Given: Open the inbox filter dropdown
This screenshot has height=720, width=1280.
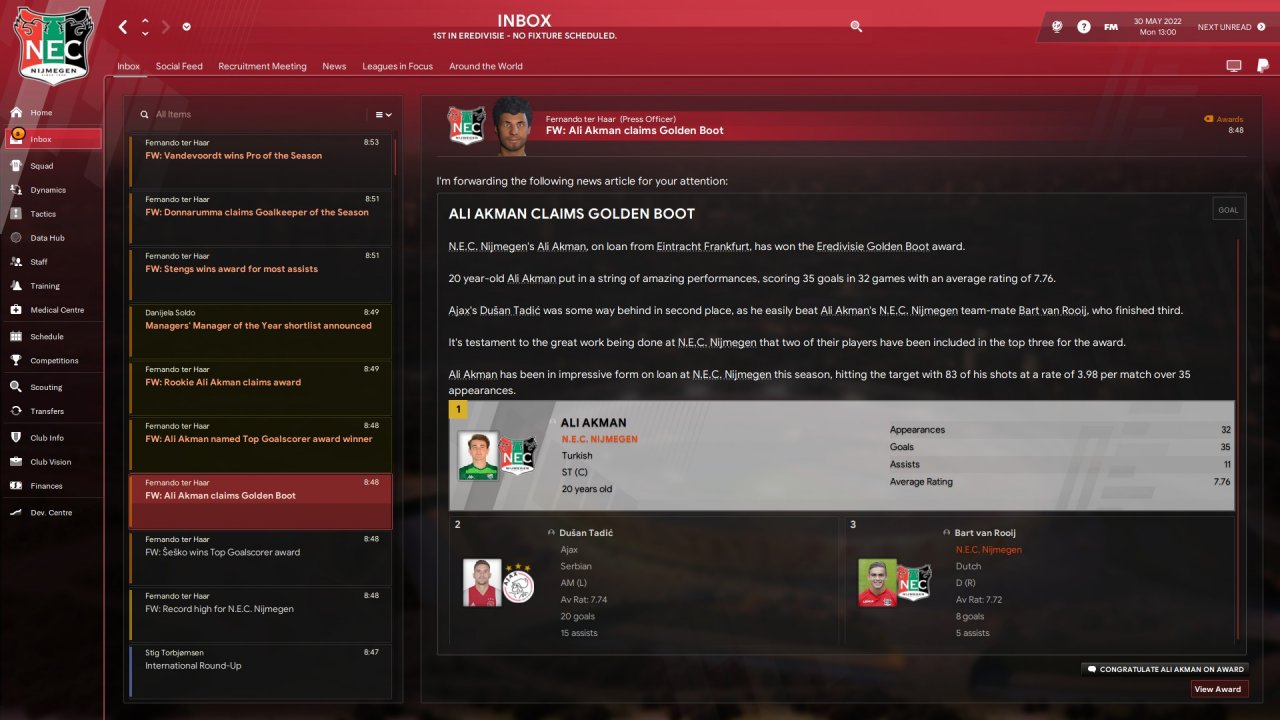Looking at the screenshot, I should [383, 115].
